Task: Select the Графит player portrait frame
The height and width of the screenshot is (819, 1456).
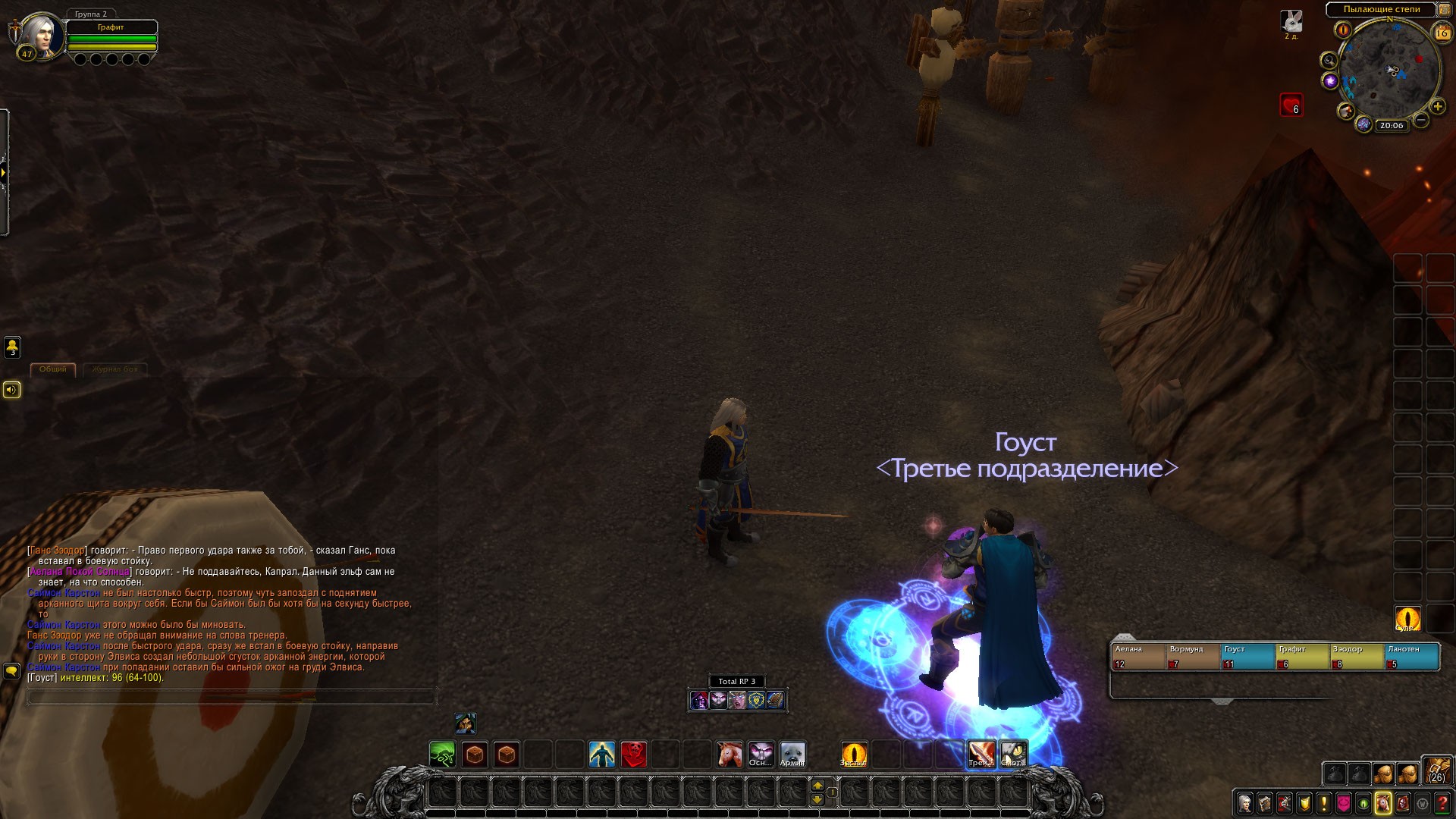Action: pyautogui.click(x=42, y=34)
